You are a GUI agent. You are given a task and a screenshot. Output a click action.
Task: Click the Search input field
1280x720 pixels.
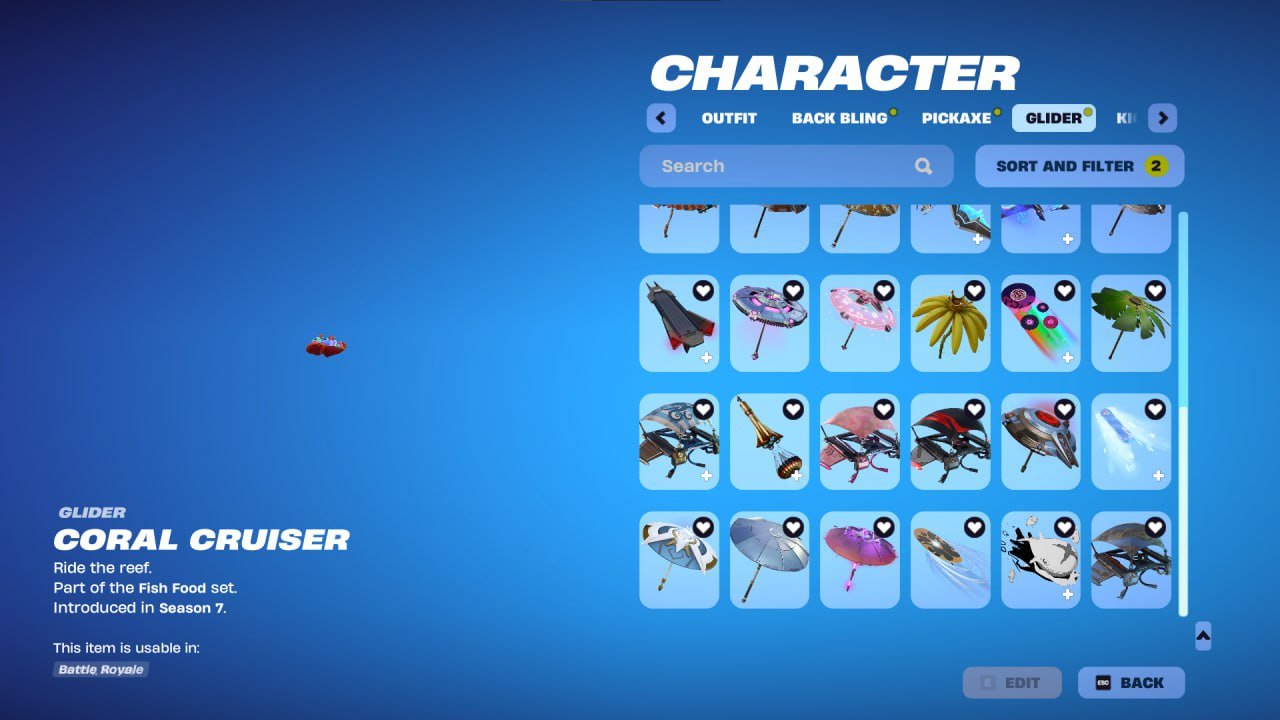coord(780,166)
